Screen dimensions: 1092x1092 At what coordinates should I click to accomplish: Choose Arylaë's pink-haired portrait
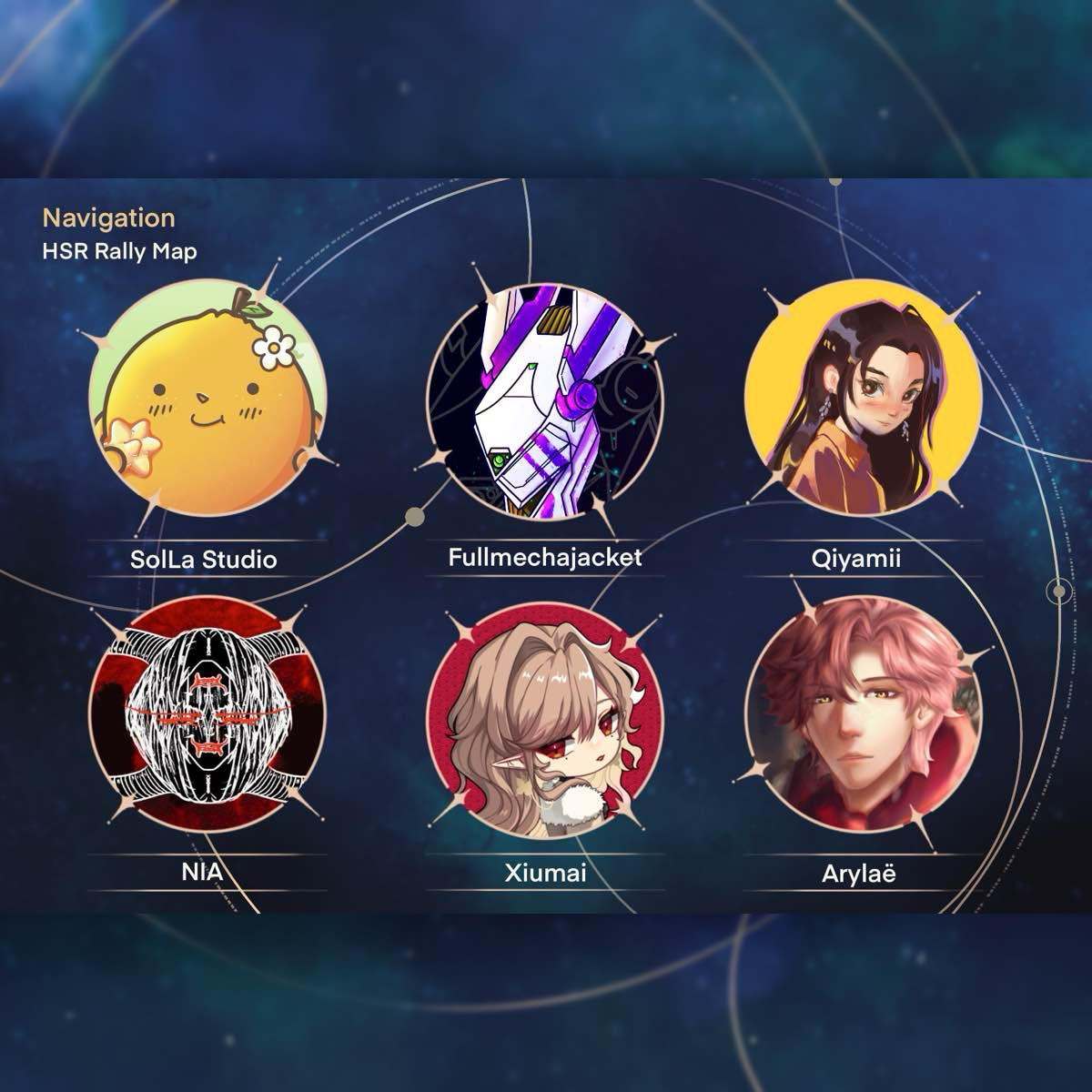(x=863, y=716)
